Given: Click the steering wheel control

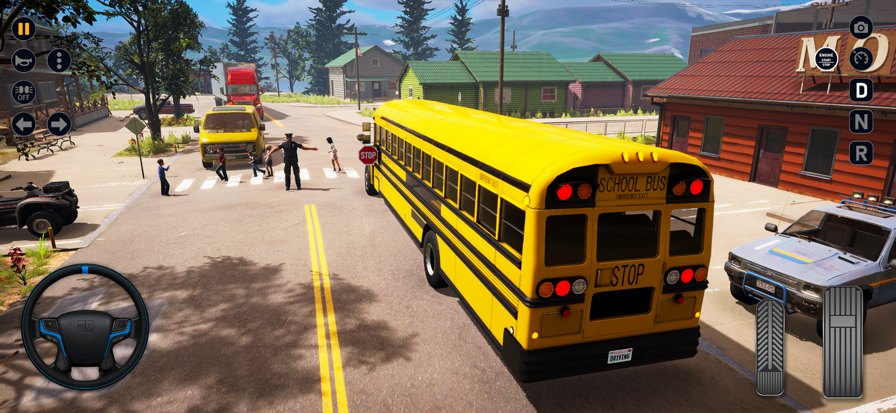Looking at the screenshot, I should (x=85, y=327).
